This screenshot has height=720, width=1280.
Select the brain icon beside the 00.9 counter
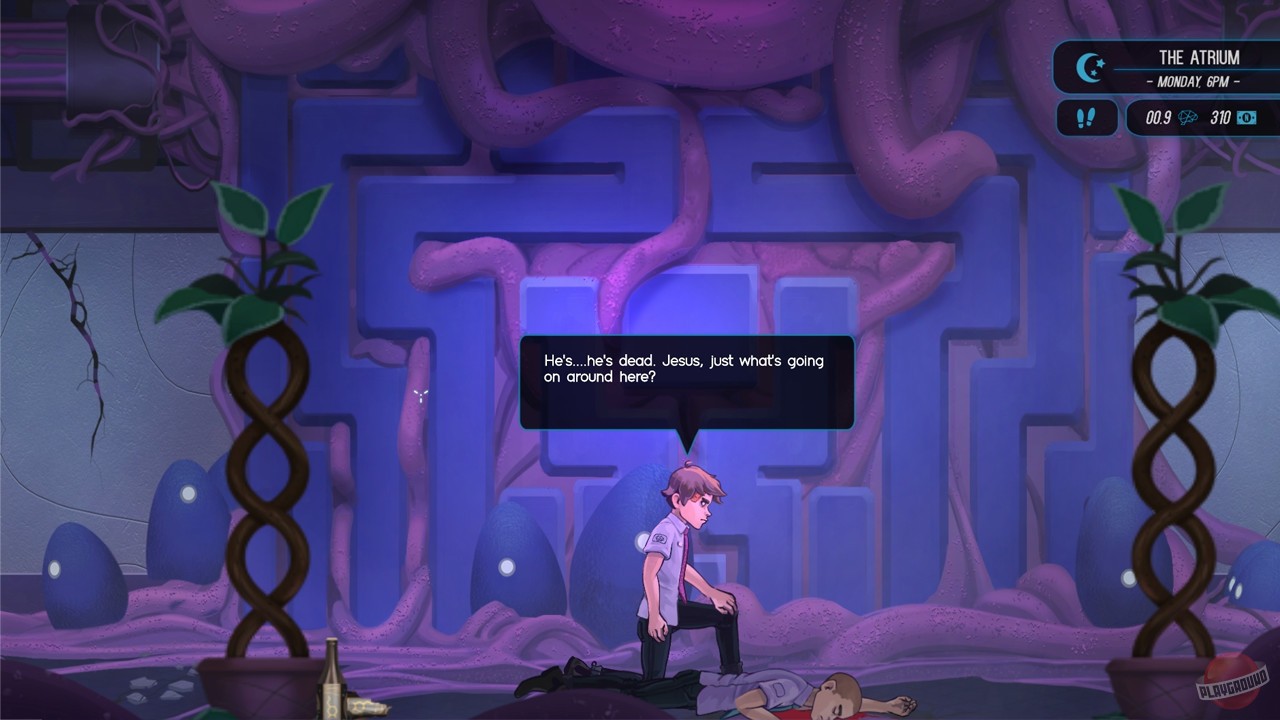(1186, 117)
